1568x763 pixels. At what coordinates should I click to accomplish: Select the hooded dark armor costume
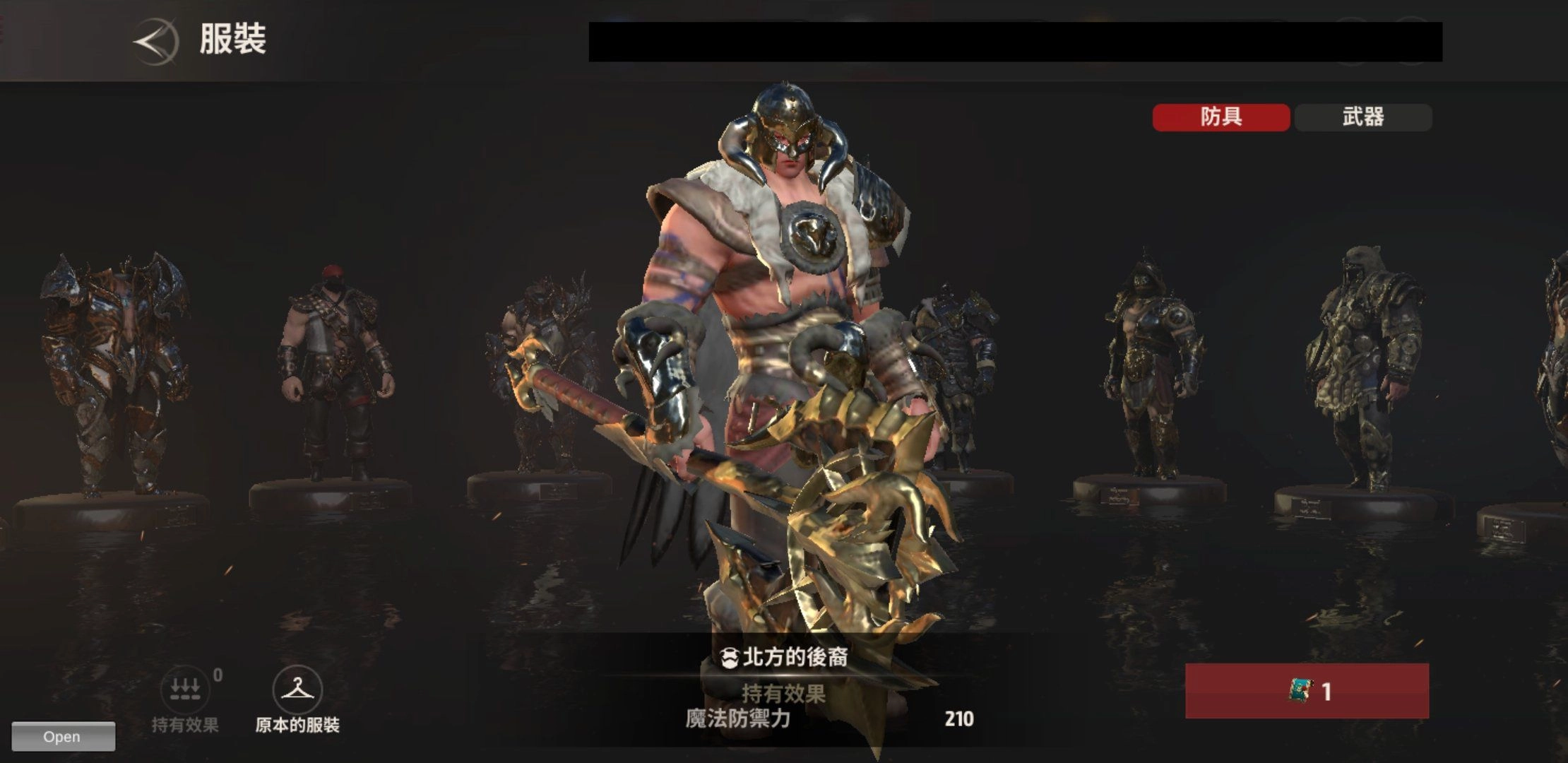[x=1149, y=367]
